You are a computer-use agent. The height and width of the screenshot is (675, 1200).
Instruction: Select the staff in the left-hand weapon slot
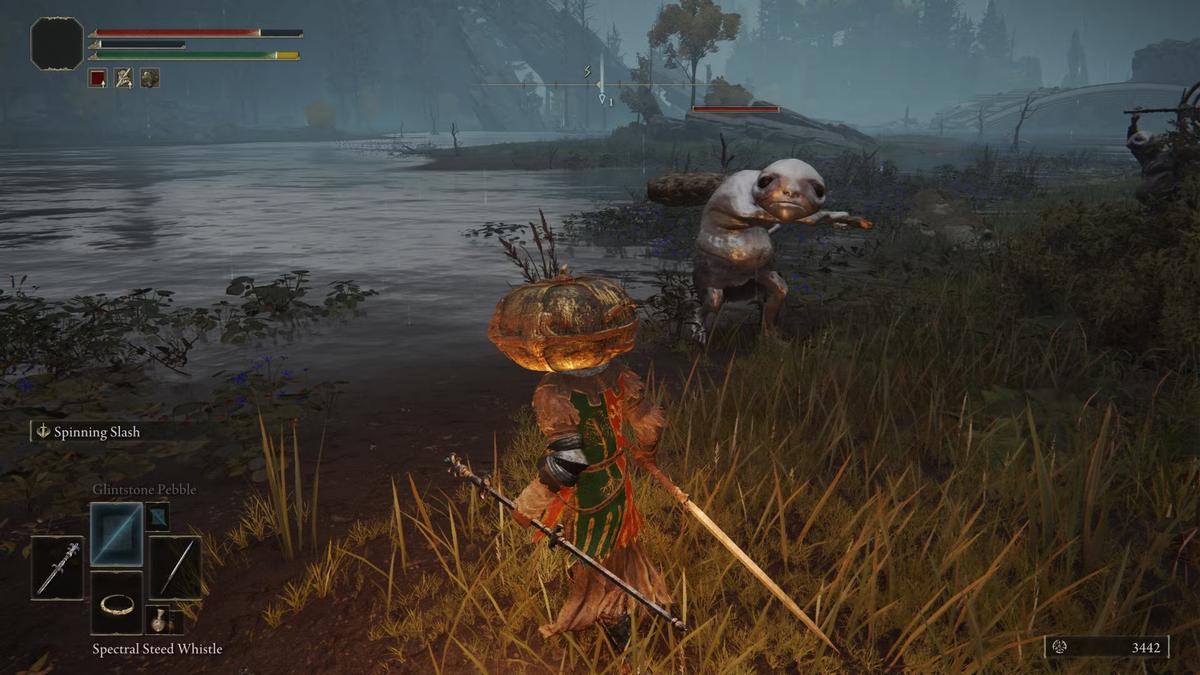[x=58, y=568]
